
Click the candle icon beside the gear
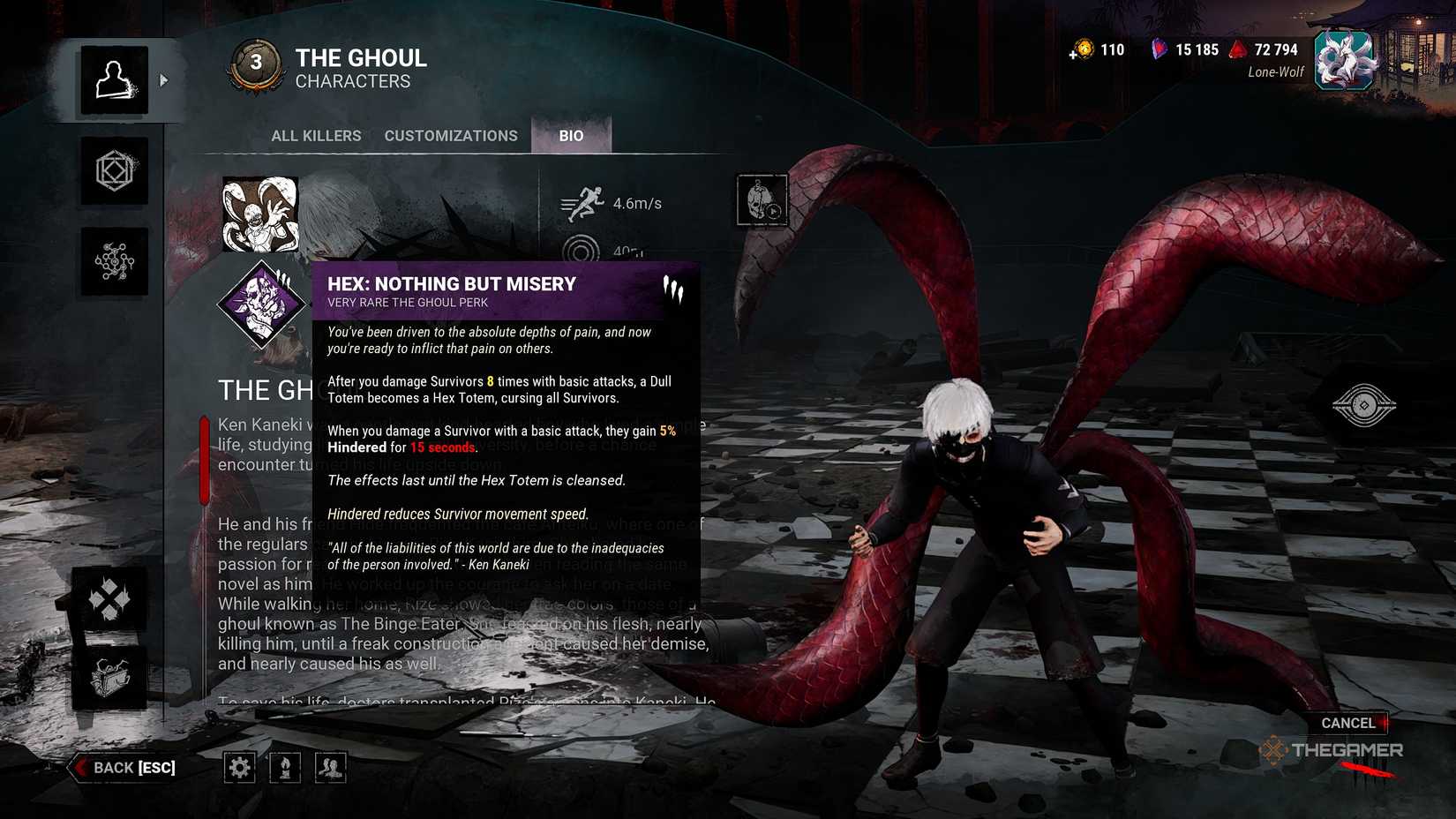click(284, 767)
